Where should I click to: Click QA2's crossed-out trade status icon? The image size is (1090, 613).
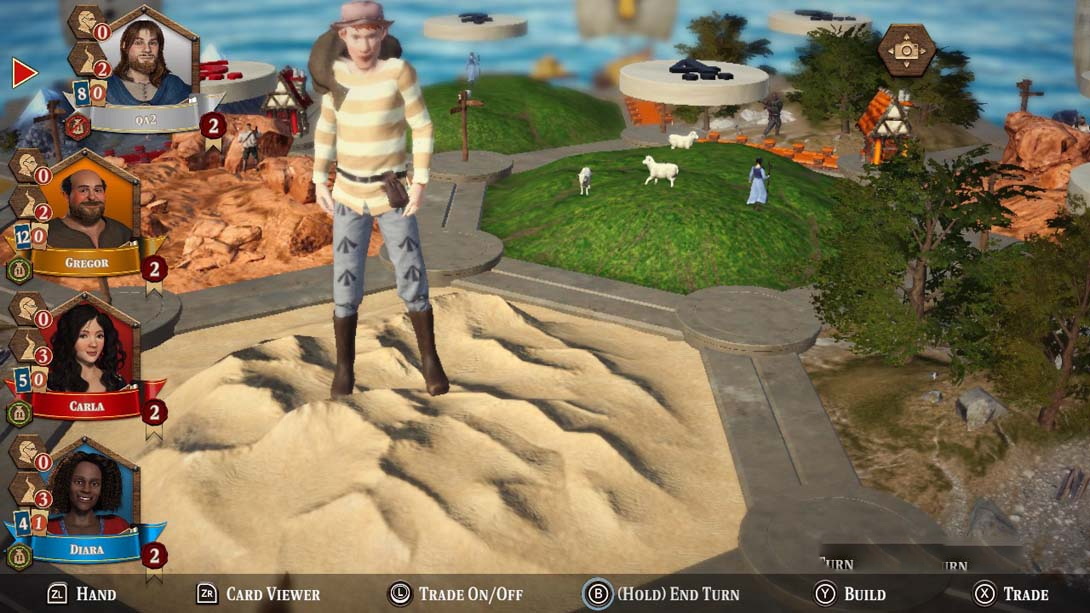(77, 126)
